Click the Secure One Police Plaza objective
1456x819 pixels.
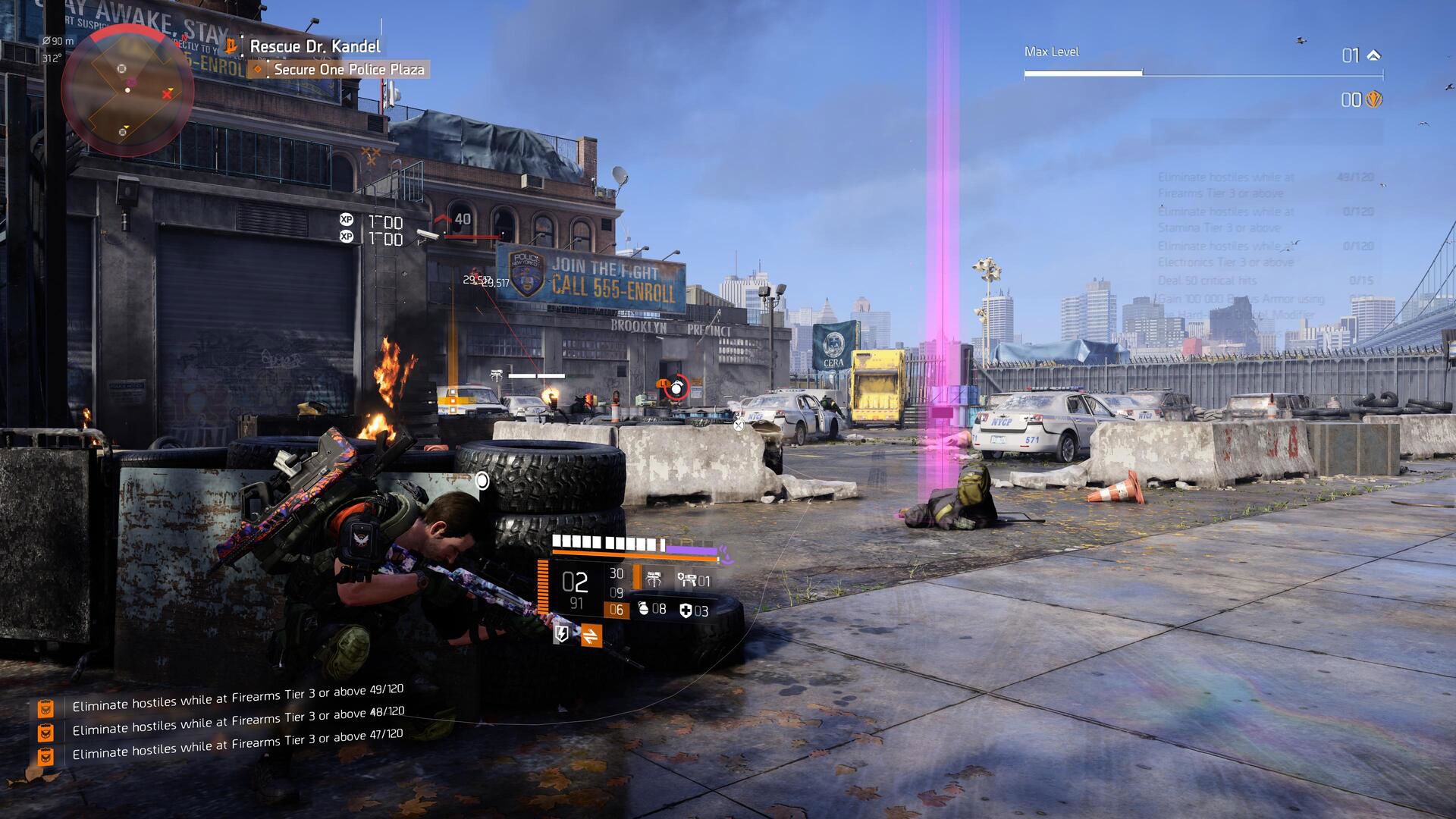(349, 70)
